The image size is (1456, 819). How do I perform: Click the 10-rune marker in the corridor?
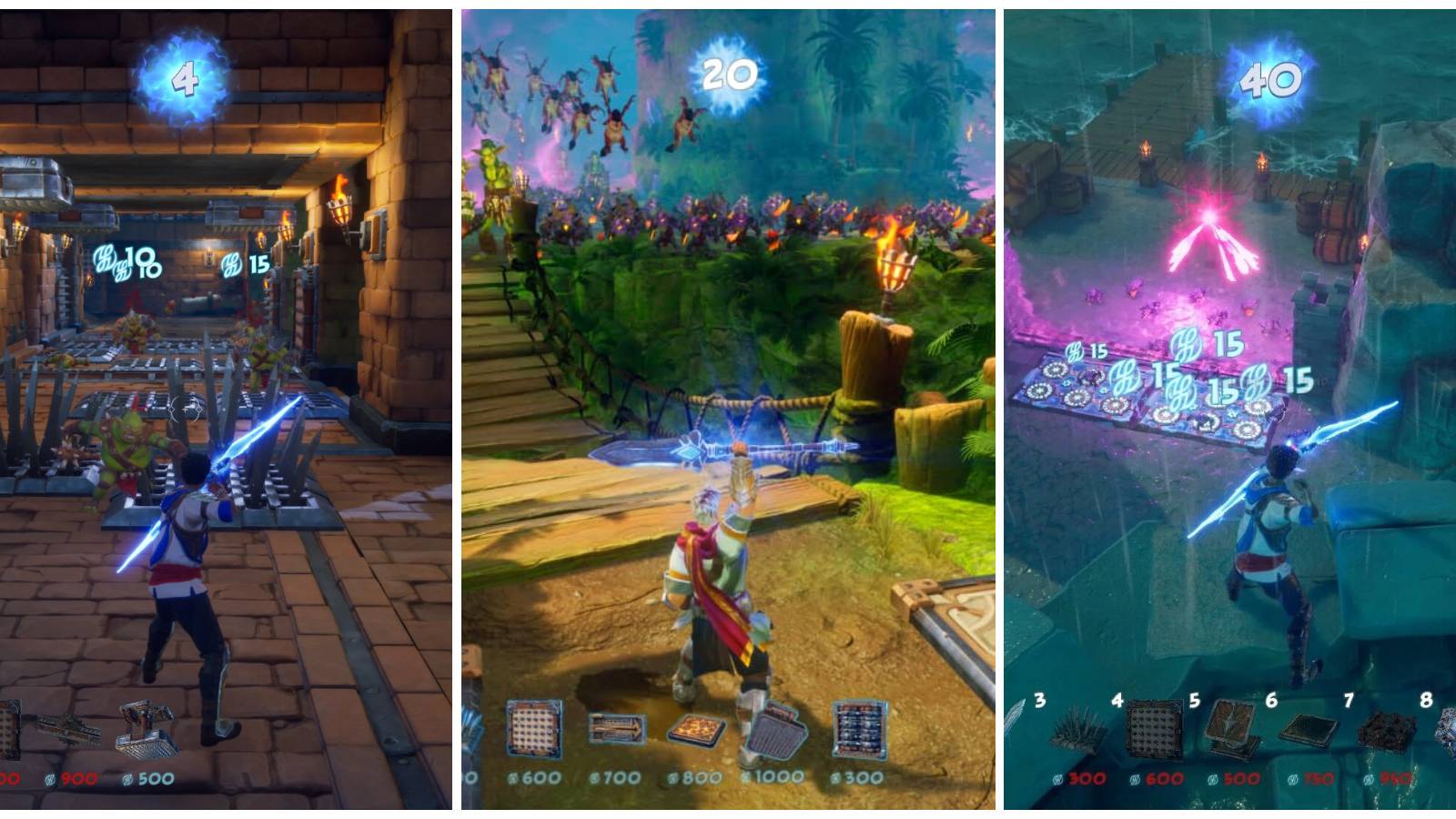click(x=127, y=259)
